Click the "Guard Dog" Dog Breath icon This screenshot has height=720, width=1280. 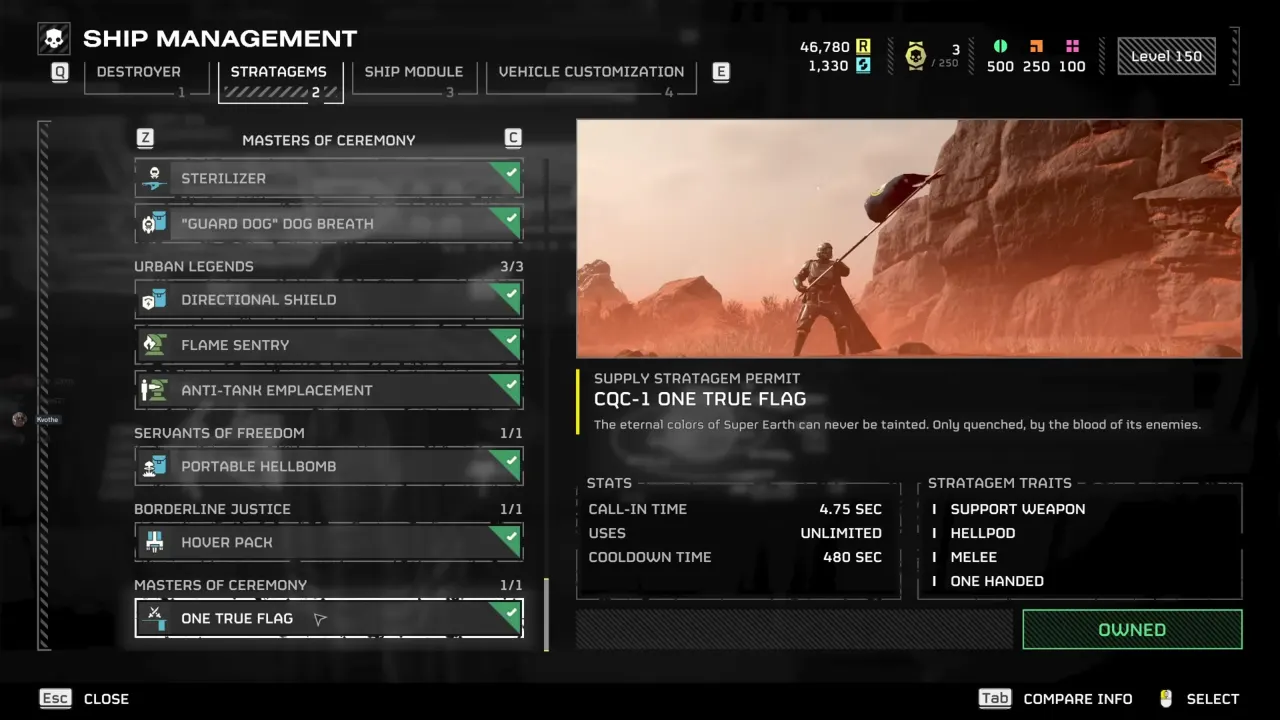(x=154, y=223)
